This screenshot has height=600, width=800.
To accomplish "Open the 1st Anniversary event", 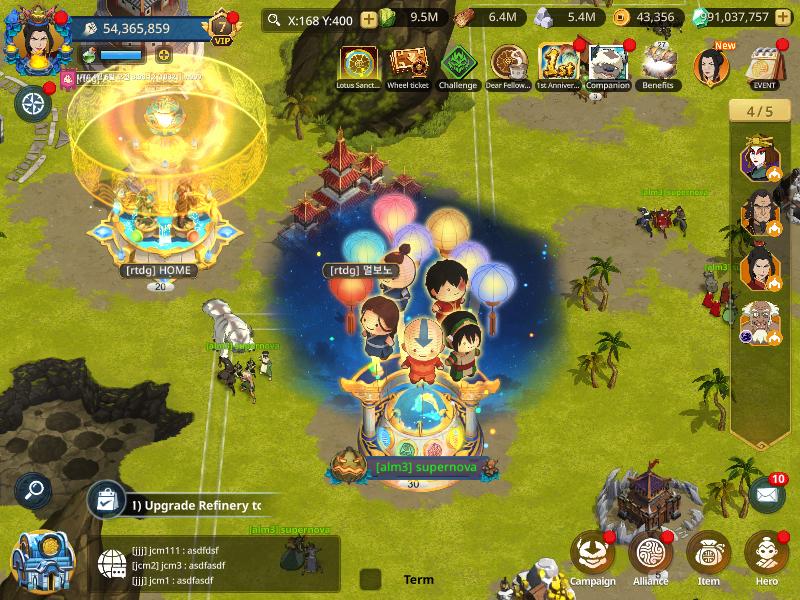I will coord(558,64).
